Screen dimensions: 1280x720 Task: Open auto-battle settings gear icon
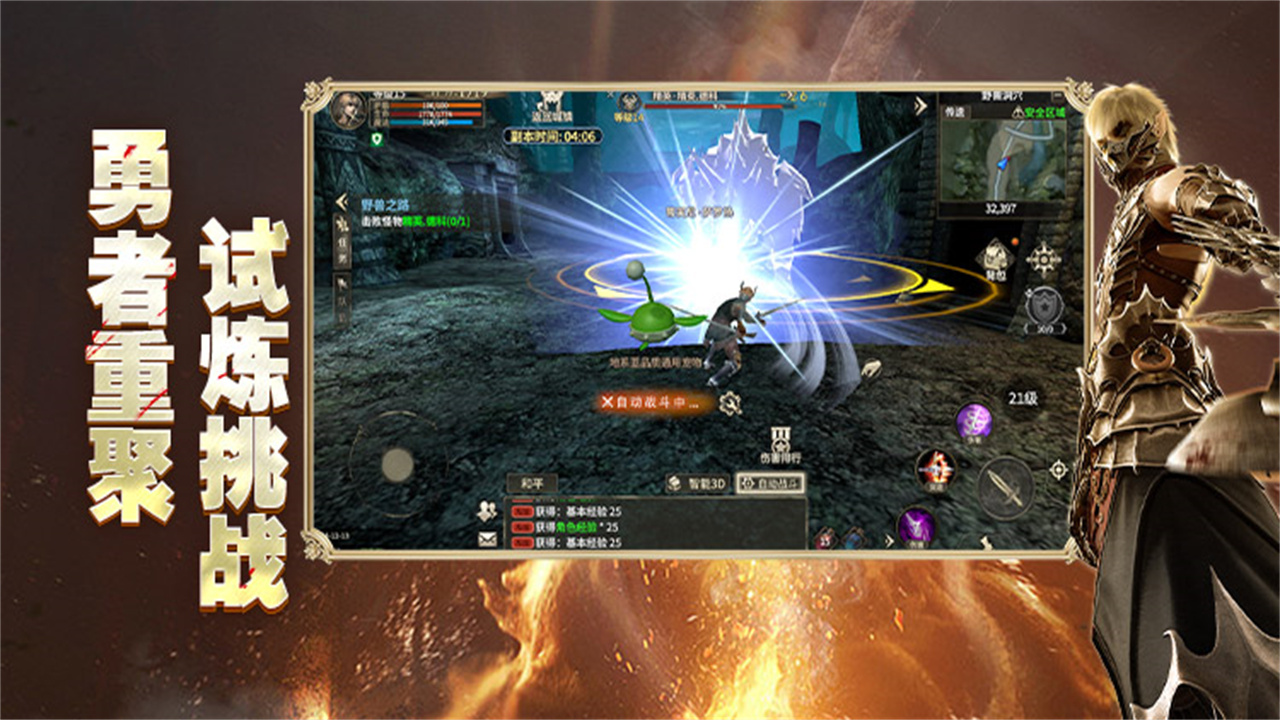point(731,402)
